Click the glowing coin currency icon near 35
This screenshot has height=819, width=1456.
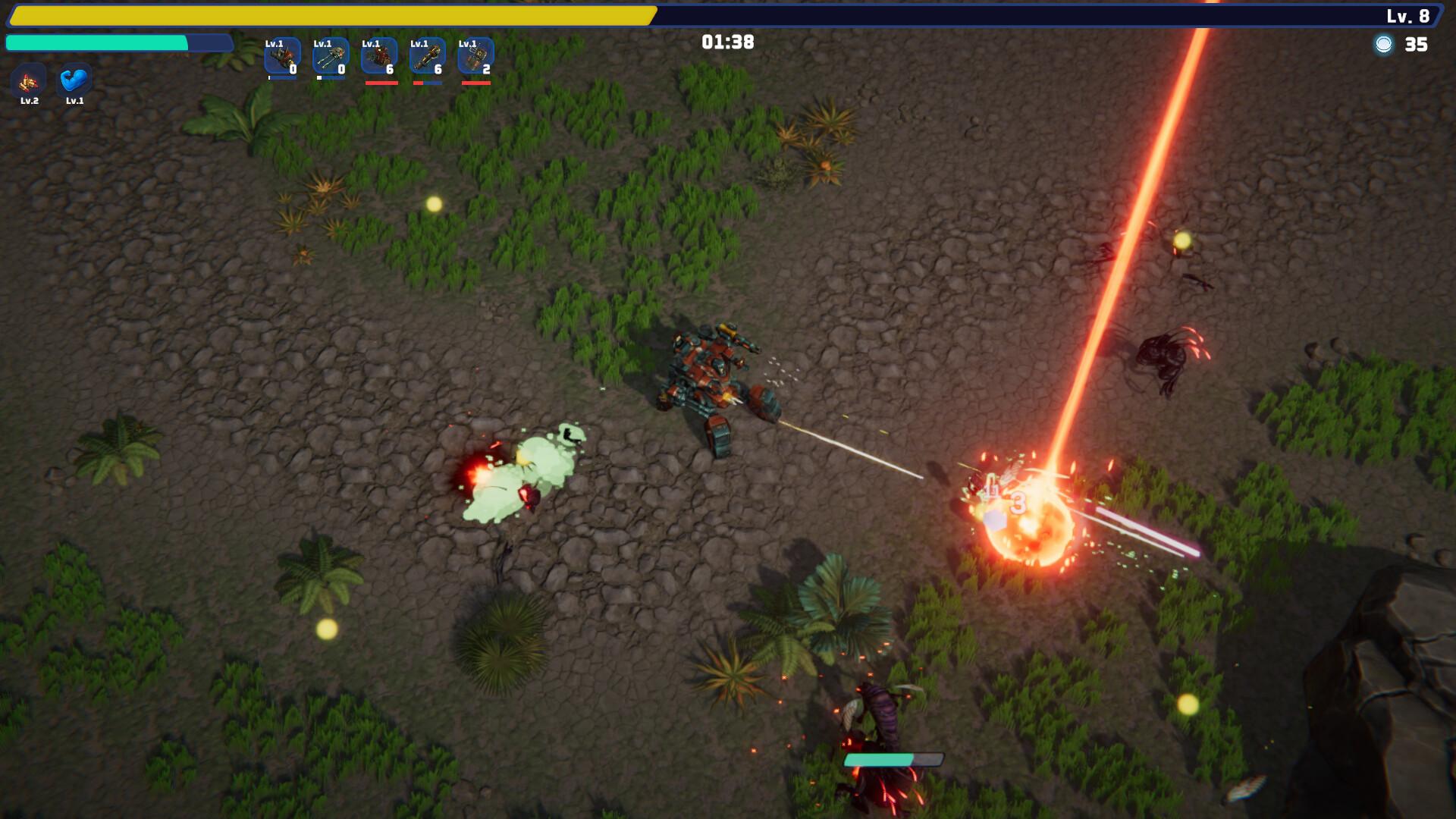[x=1385, y=45]
